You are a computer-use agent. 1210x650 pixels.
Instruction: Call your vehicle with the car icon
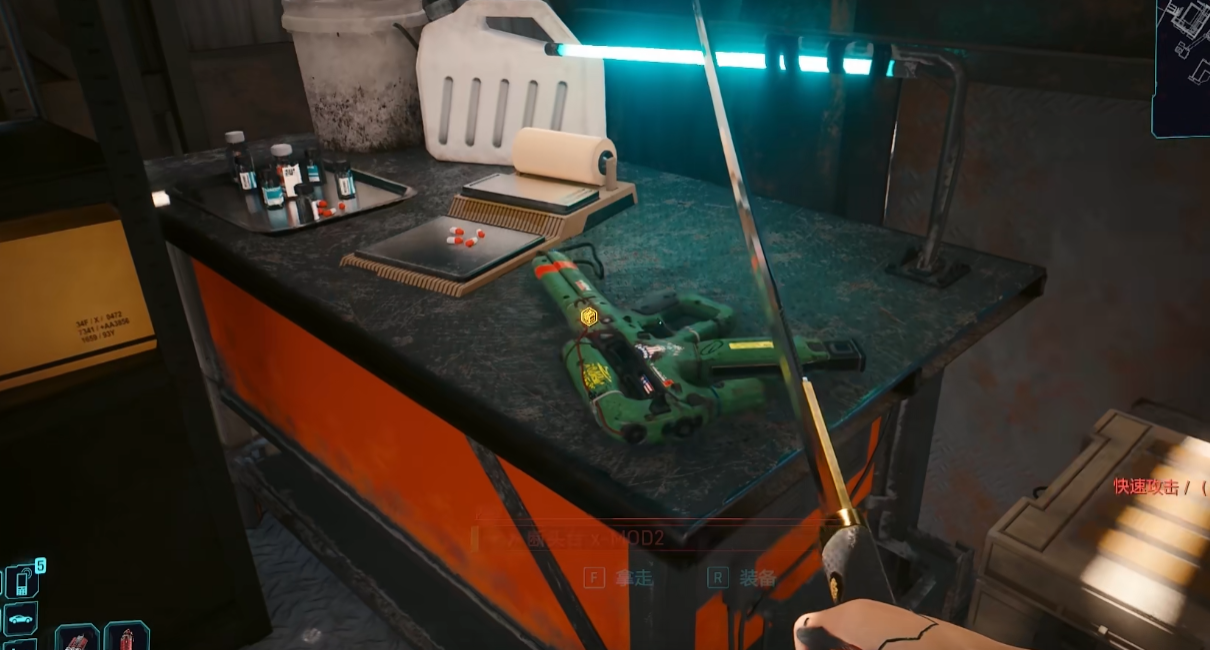coord(21,619)
